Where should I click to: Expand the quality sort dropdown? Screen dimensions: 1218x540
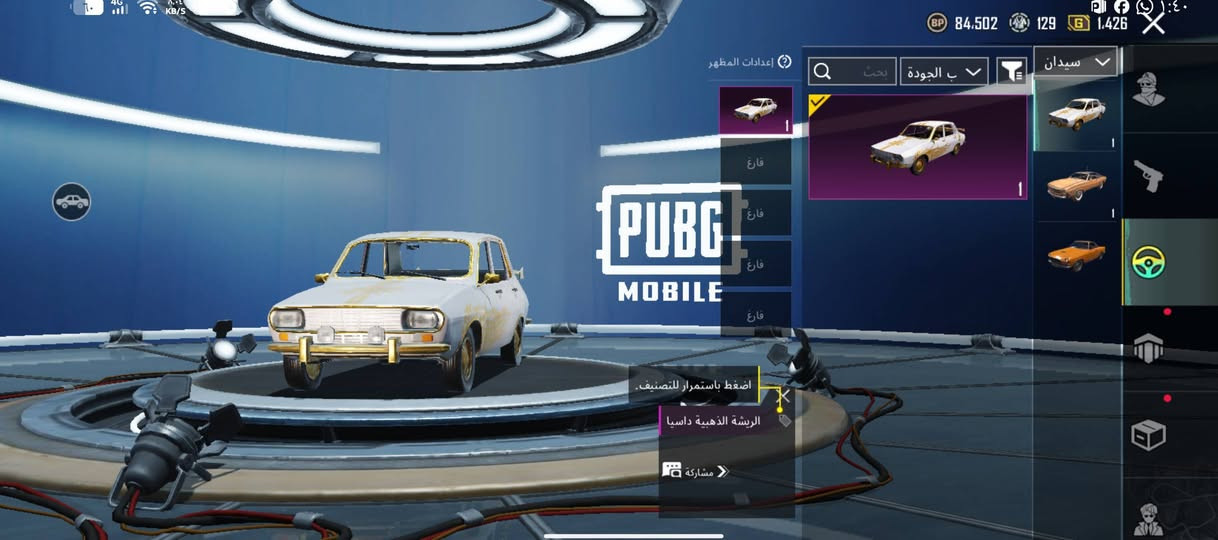coord(943,71)
